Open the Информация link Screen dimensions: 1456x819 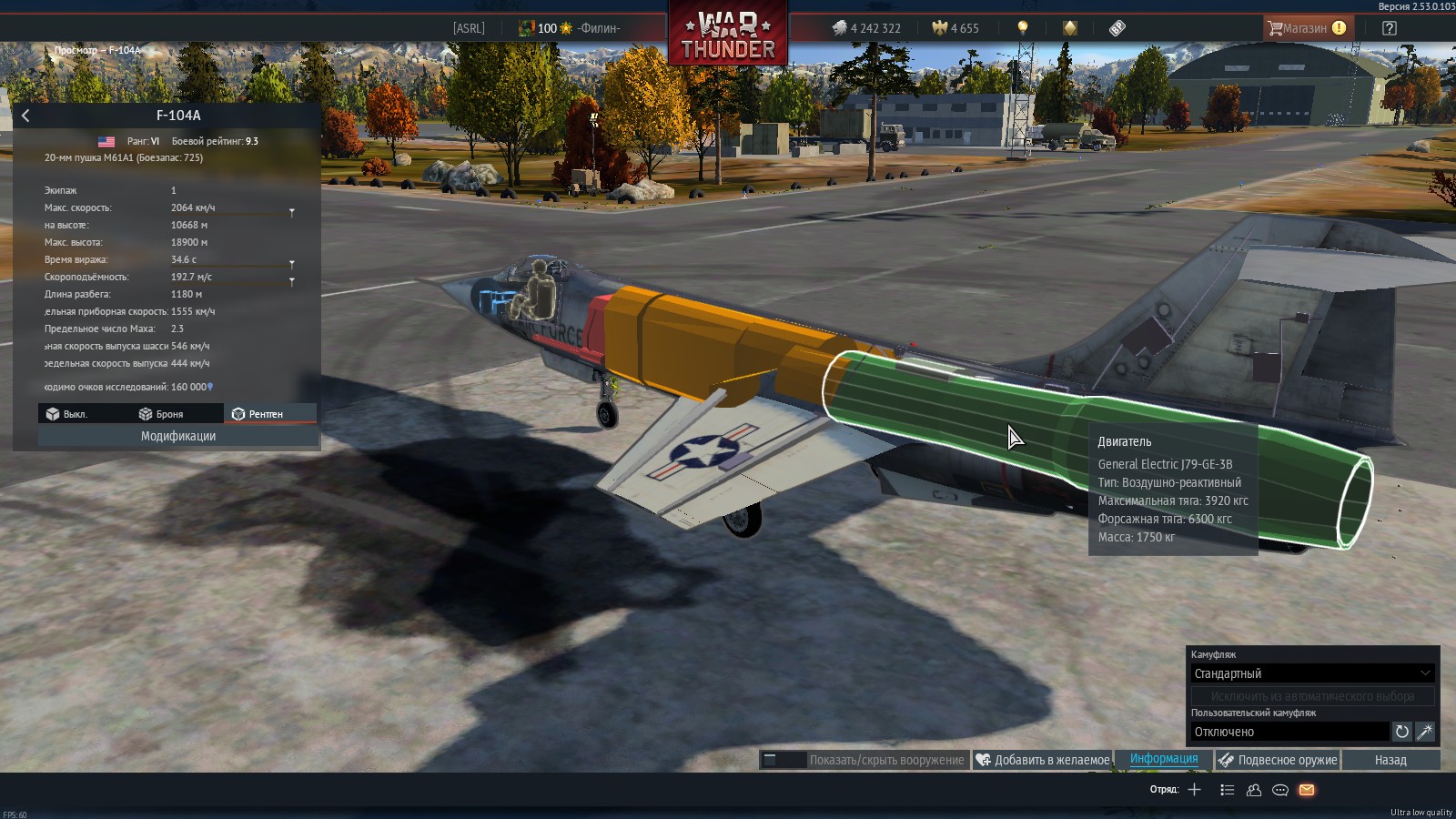coord(1164,759)
